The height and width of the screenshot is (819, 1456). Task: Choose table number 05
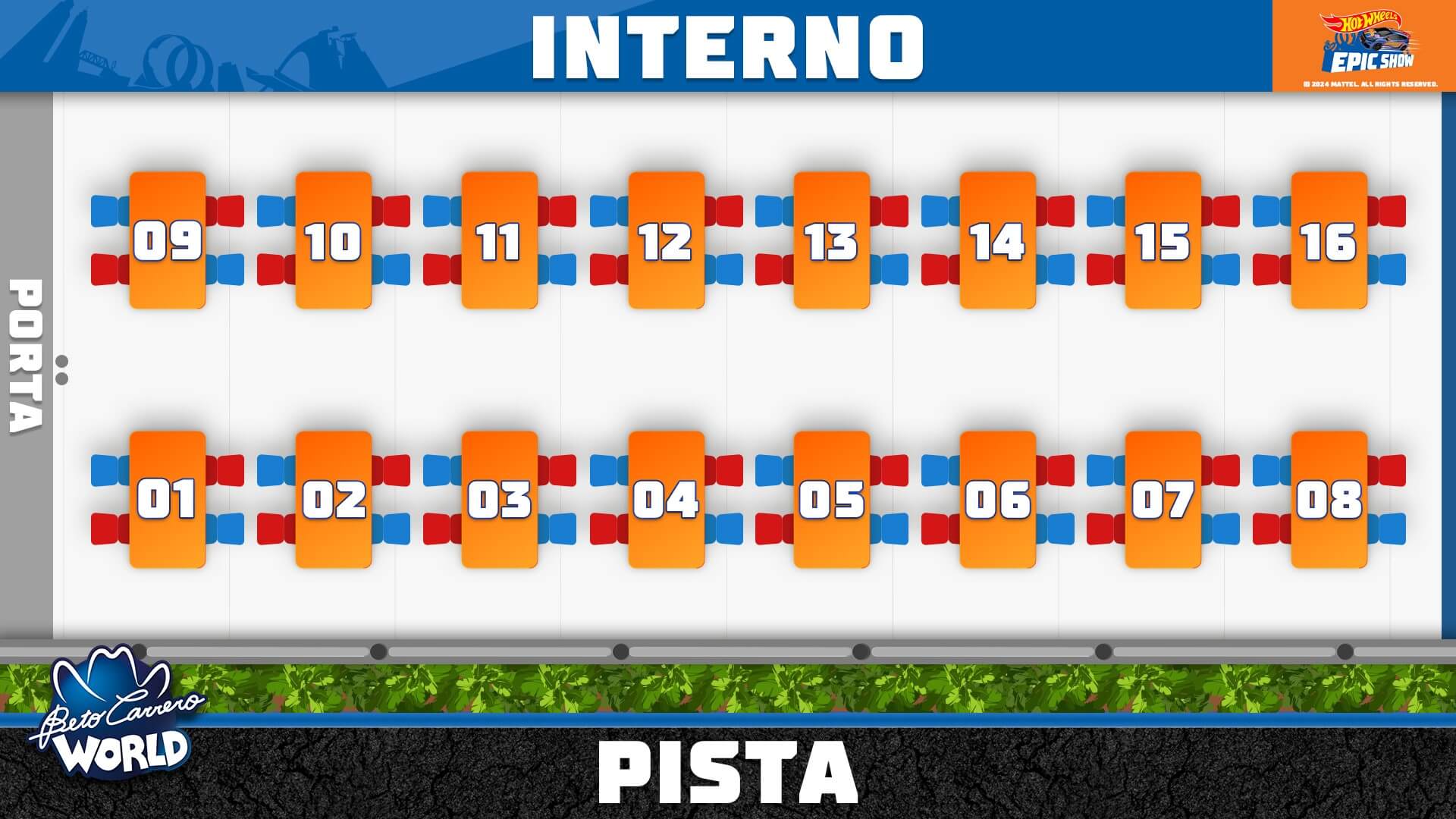pos(832,500)
